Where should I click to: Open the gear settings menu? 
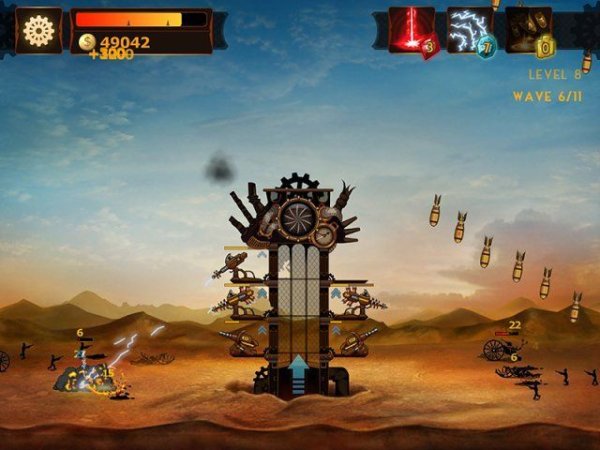pyautogui.click(x=39, y=30)
